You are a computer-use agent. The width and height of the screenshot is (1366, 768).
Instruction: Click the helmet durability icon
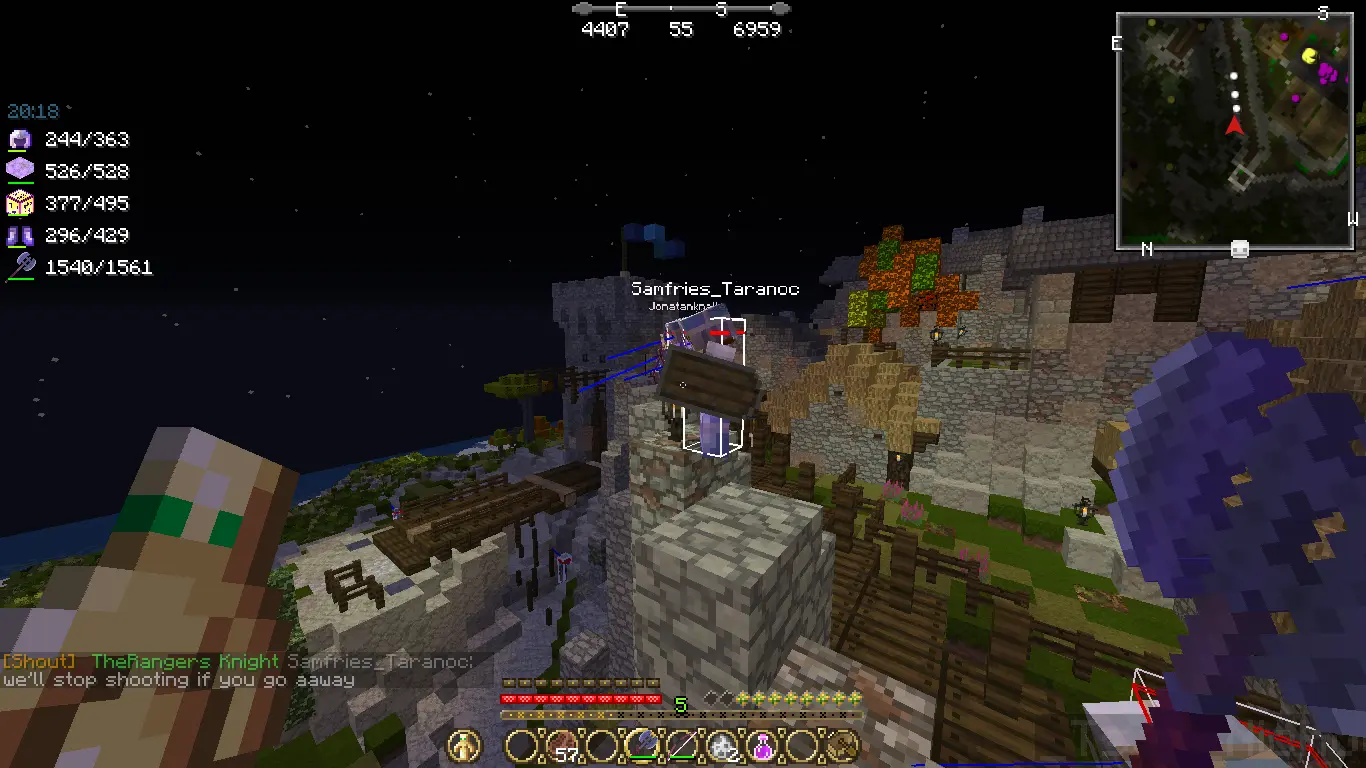pos(20,140)
